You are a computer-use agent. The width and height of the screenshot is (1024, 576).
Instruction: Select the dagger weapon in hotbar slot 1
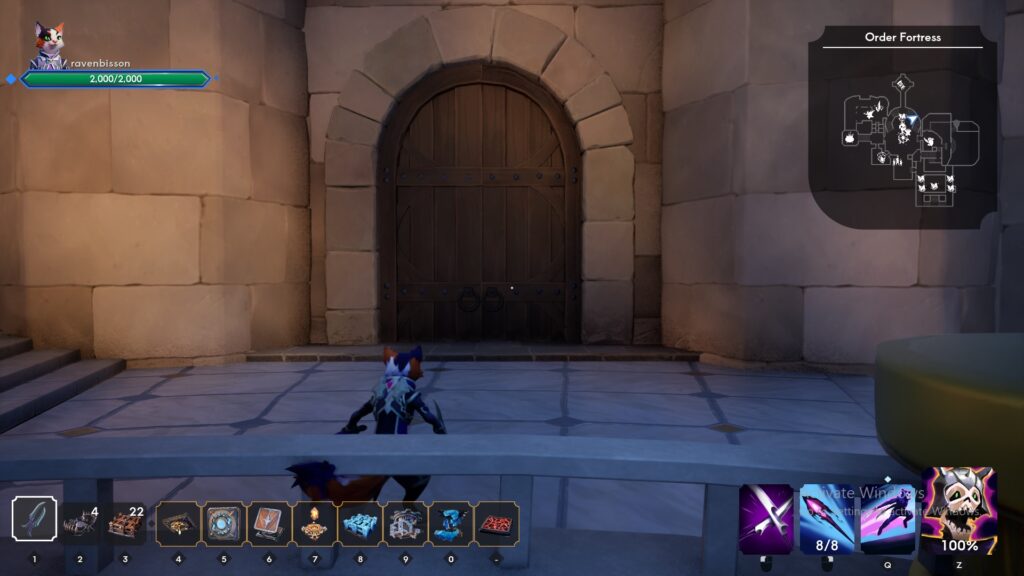(34, 520)
